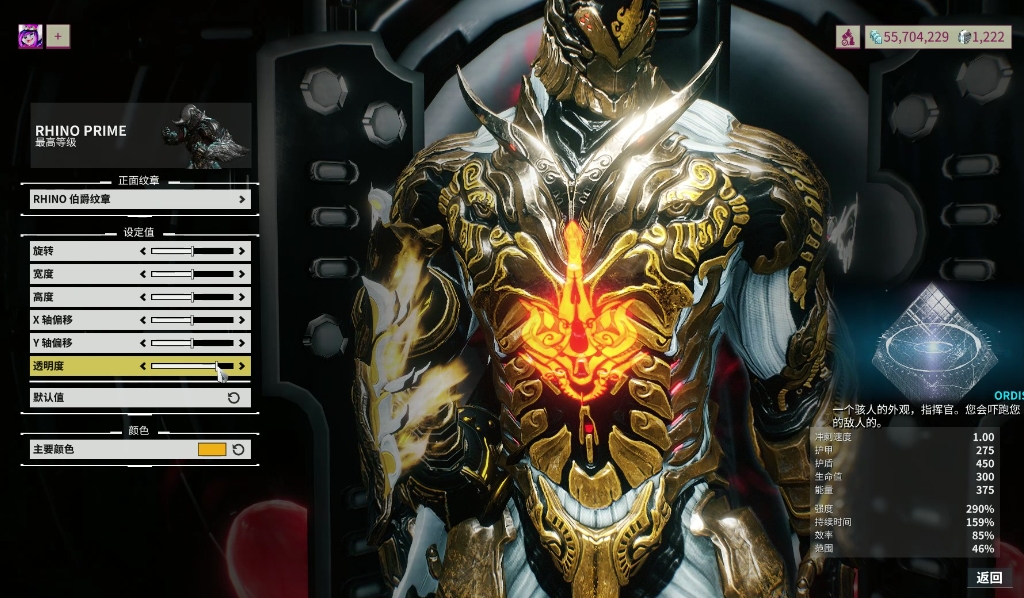Viewport: 1024px width, 598px height.
Task: Click the 宽度 slider track
Action: pos(192,274)
